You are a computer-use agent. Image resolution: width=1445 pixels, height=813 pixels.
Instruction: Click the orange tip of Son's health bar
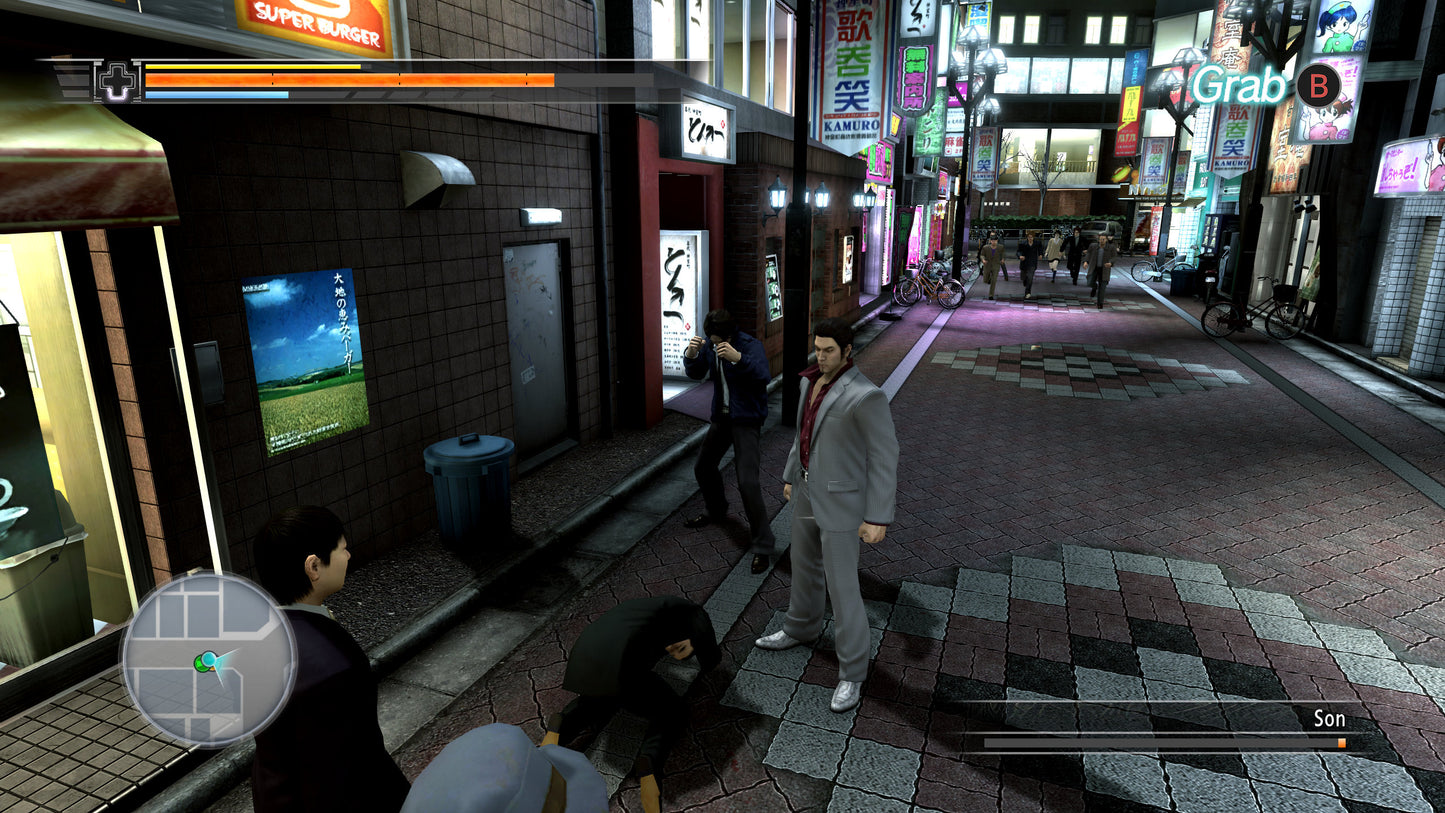coord(1340,742)
